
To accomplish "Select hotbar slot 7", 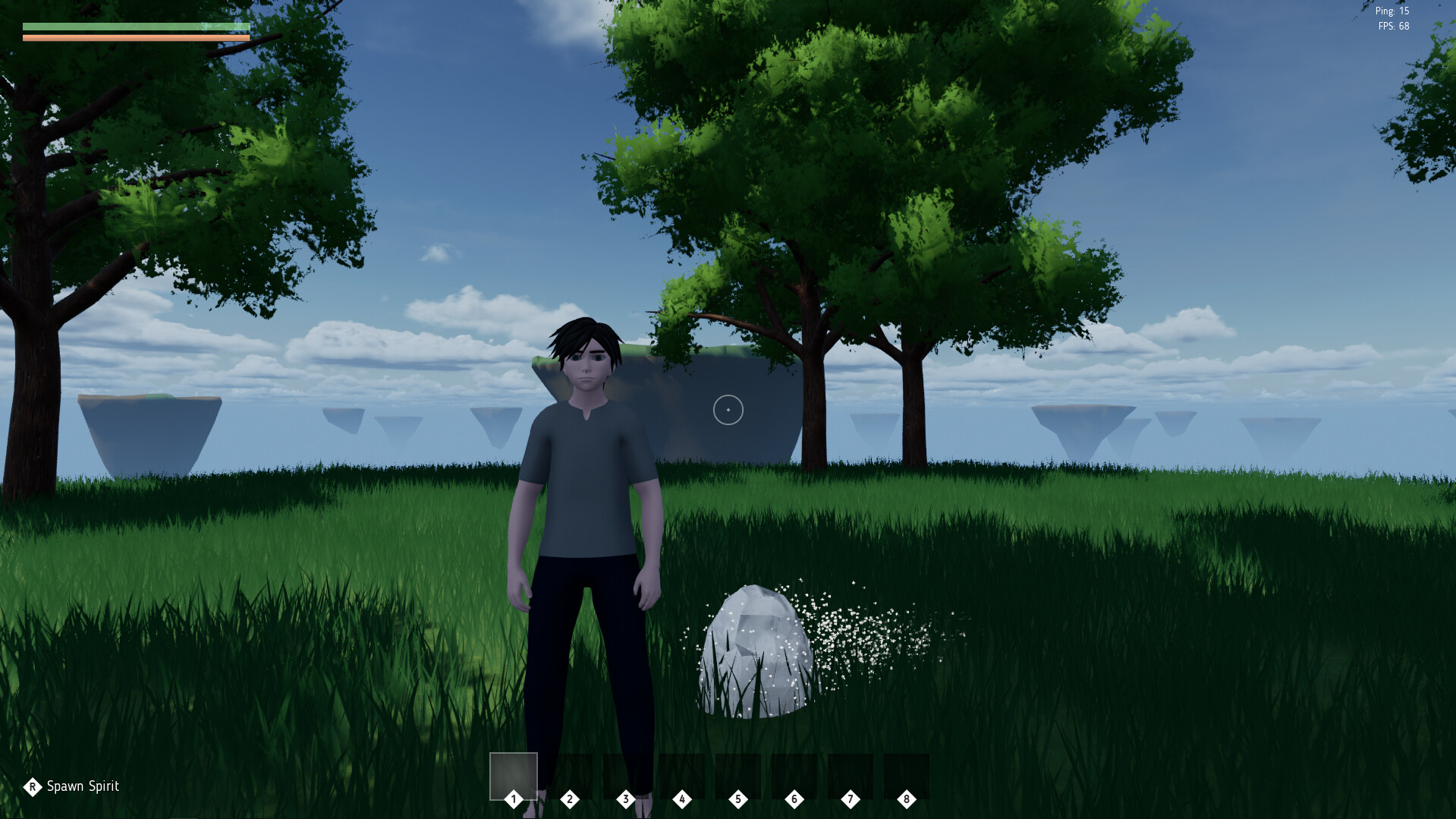I will pos(851,775).
